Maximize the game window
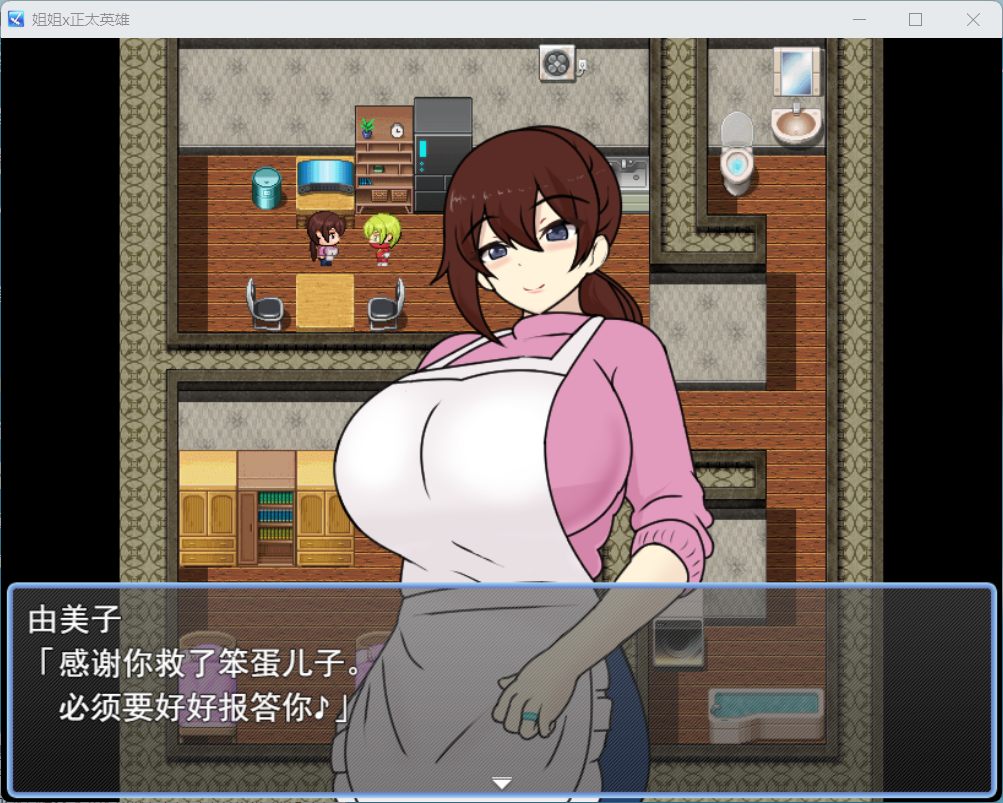Screen dimensions: 1003x803 pos(915,19)
